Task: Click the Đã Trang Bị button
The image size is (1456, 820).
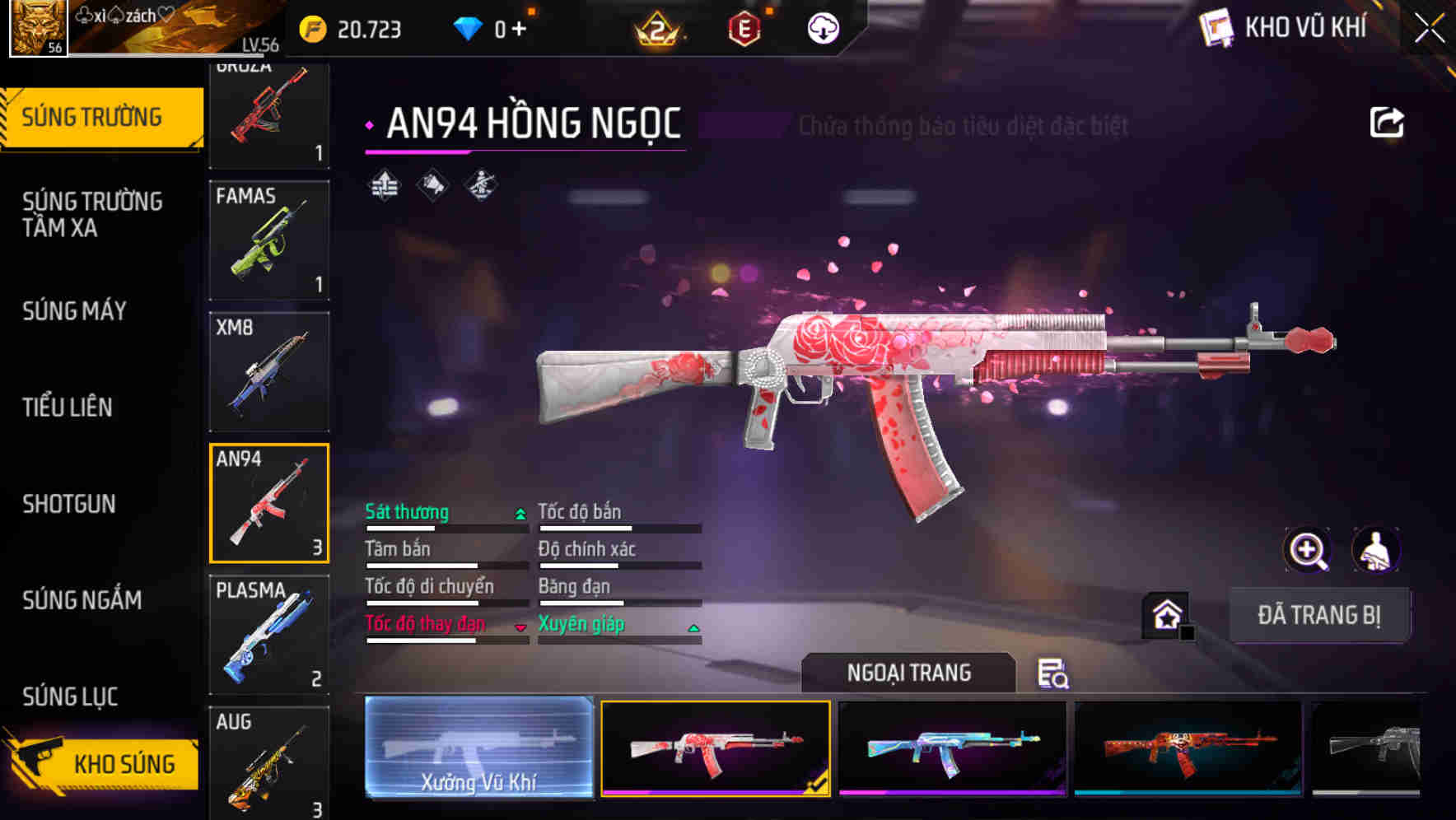Action: click(x=1318, y=615)
